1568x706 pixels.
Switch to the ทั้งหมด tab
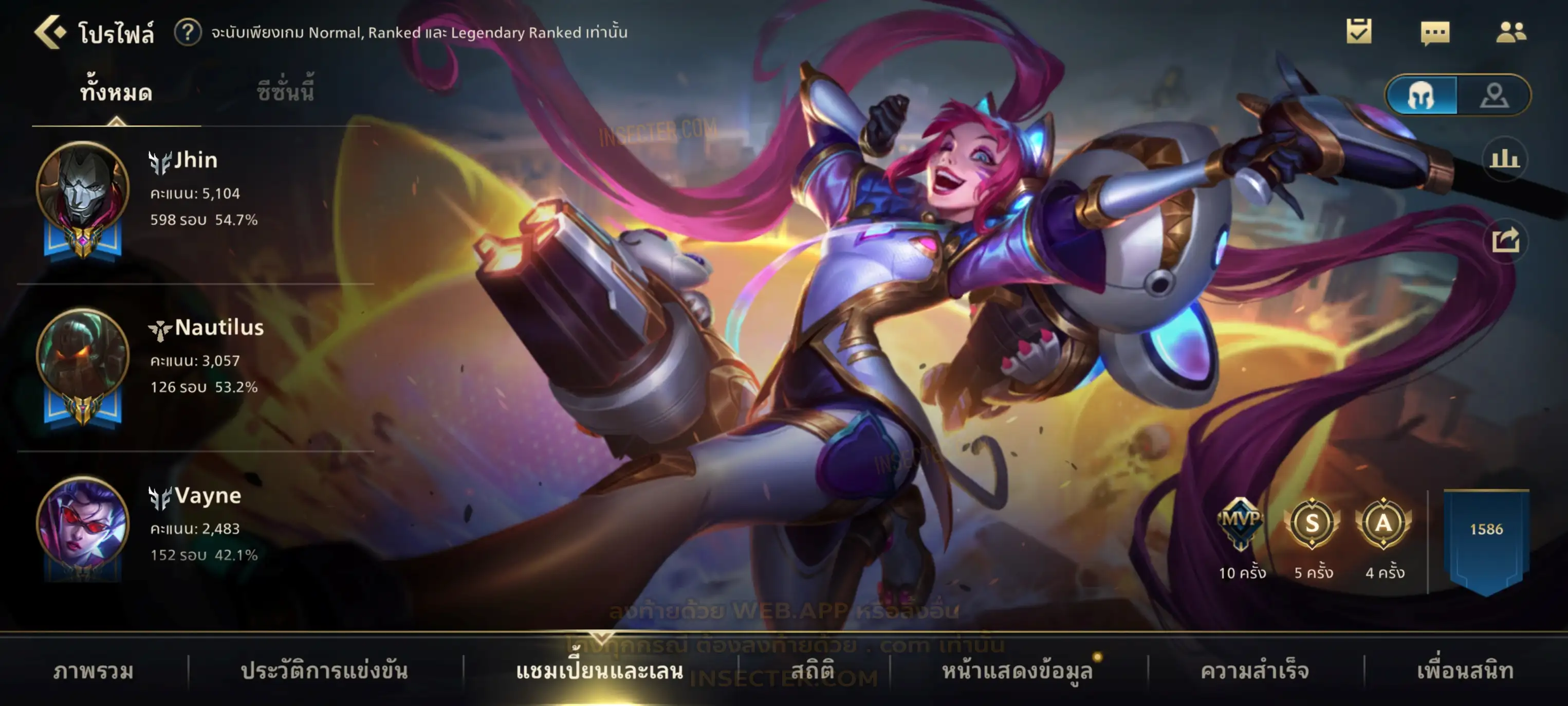click(x=116, y=93)
